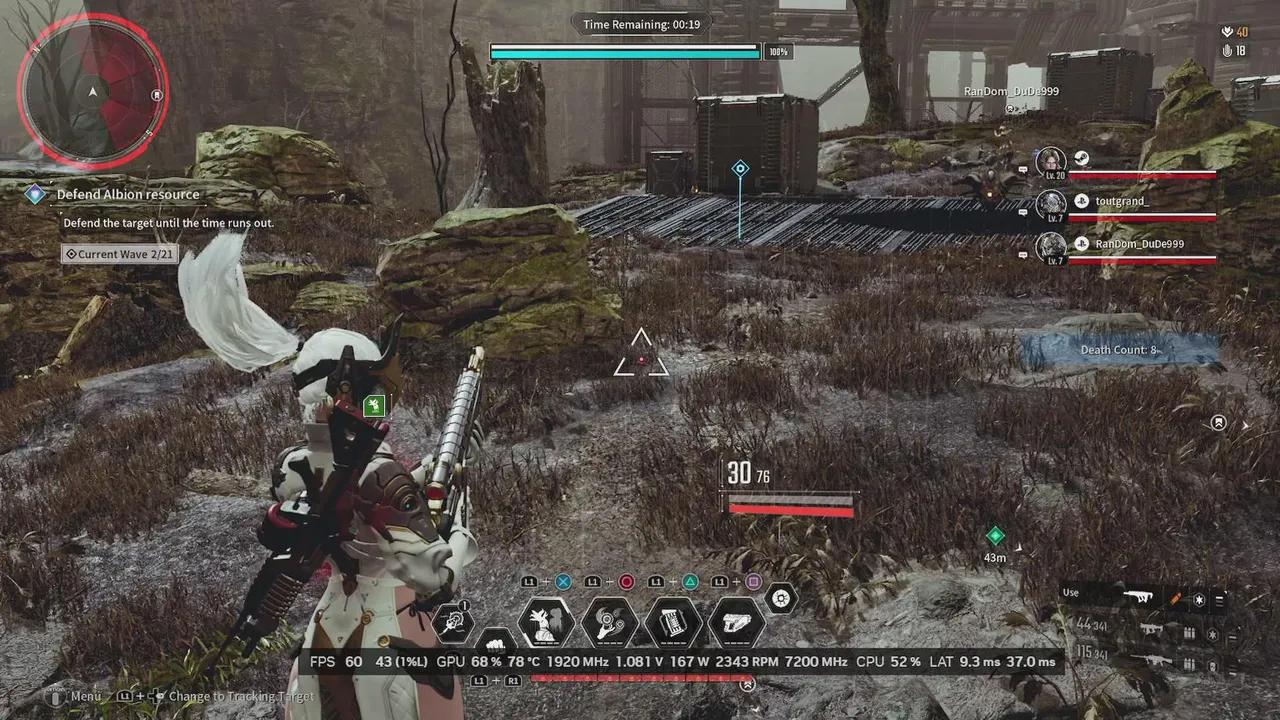This screenshot has width=1280, height=720.
Task: Activate the pistol skill icon
Action: point(737,622)
